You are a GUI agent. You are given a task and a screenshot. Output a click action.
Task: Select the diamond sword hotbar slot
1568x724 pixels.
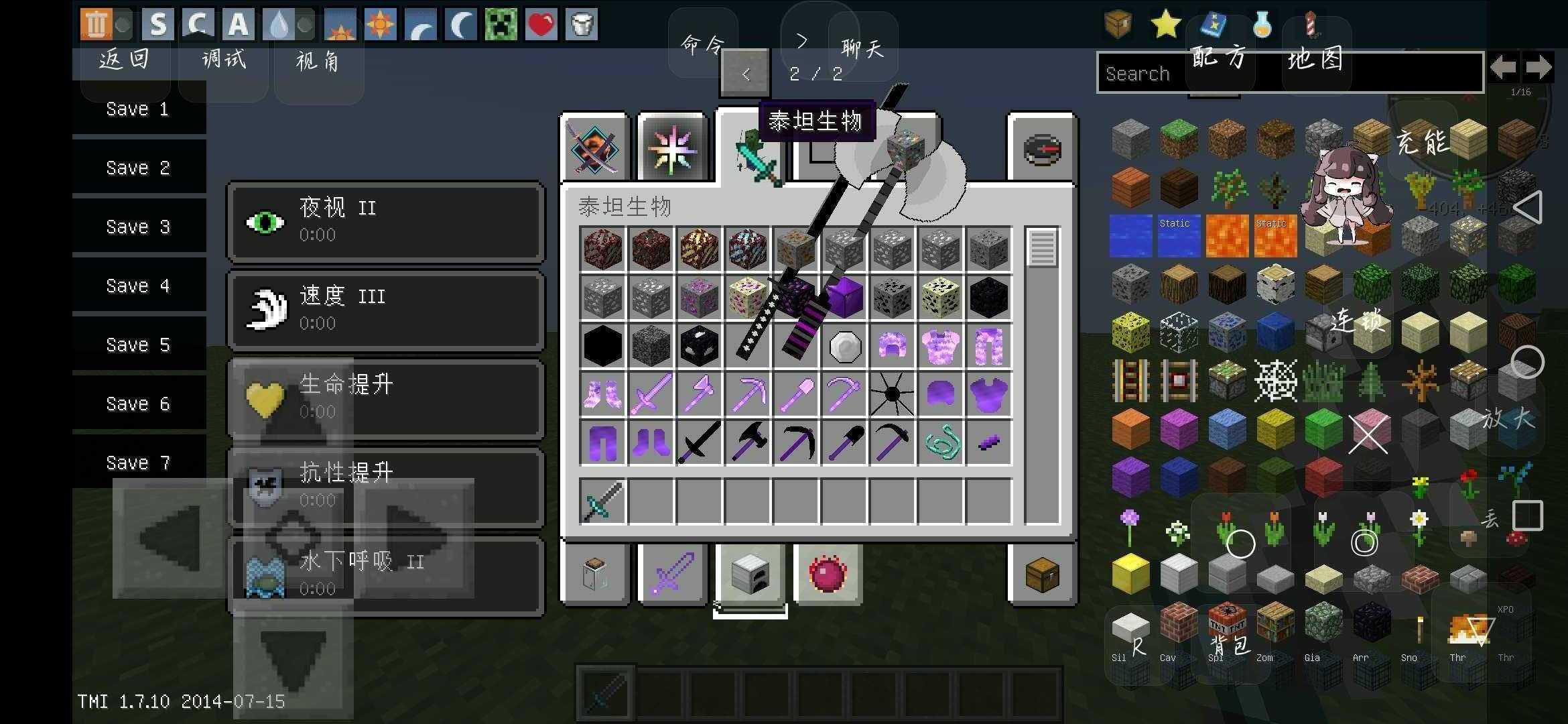[602, 501]
